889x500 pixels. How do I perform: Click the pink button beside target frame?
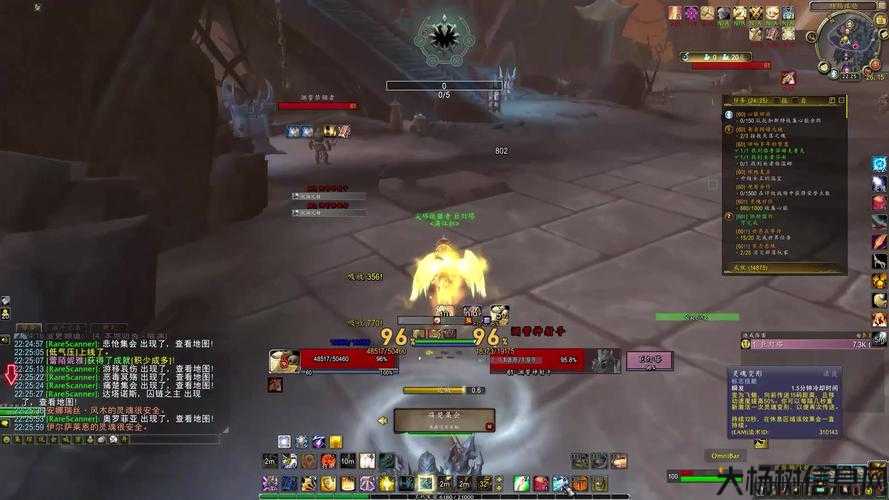click(649, 359)
